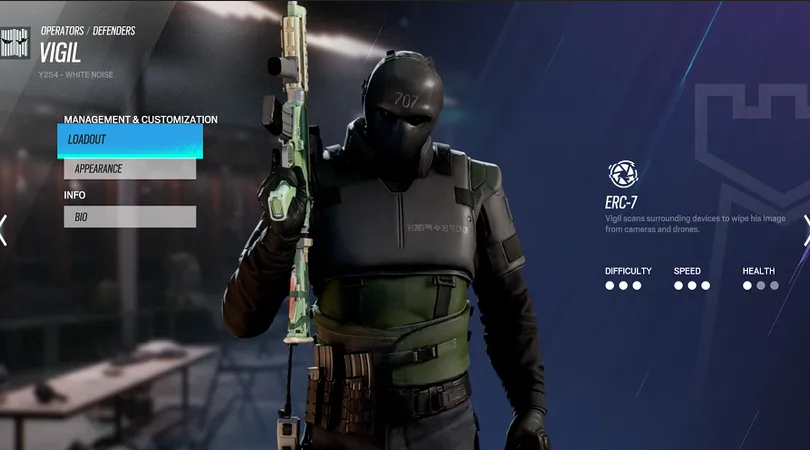Select the Loadout menu entry

(x=130, y=141)
